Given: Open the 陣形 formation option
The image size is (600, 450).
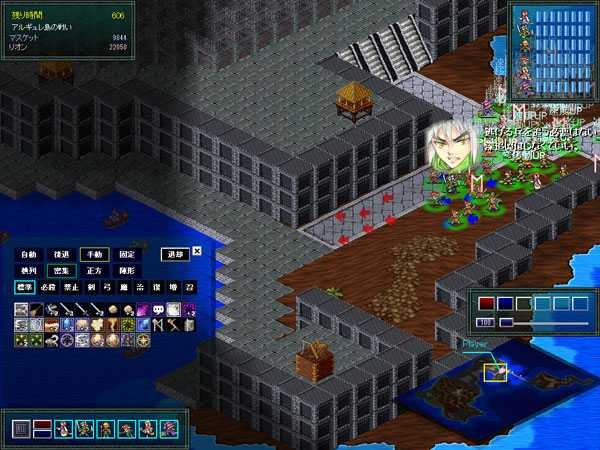Looking at the screenshot, I should (x=127, y=271).
